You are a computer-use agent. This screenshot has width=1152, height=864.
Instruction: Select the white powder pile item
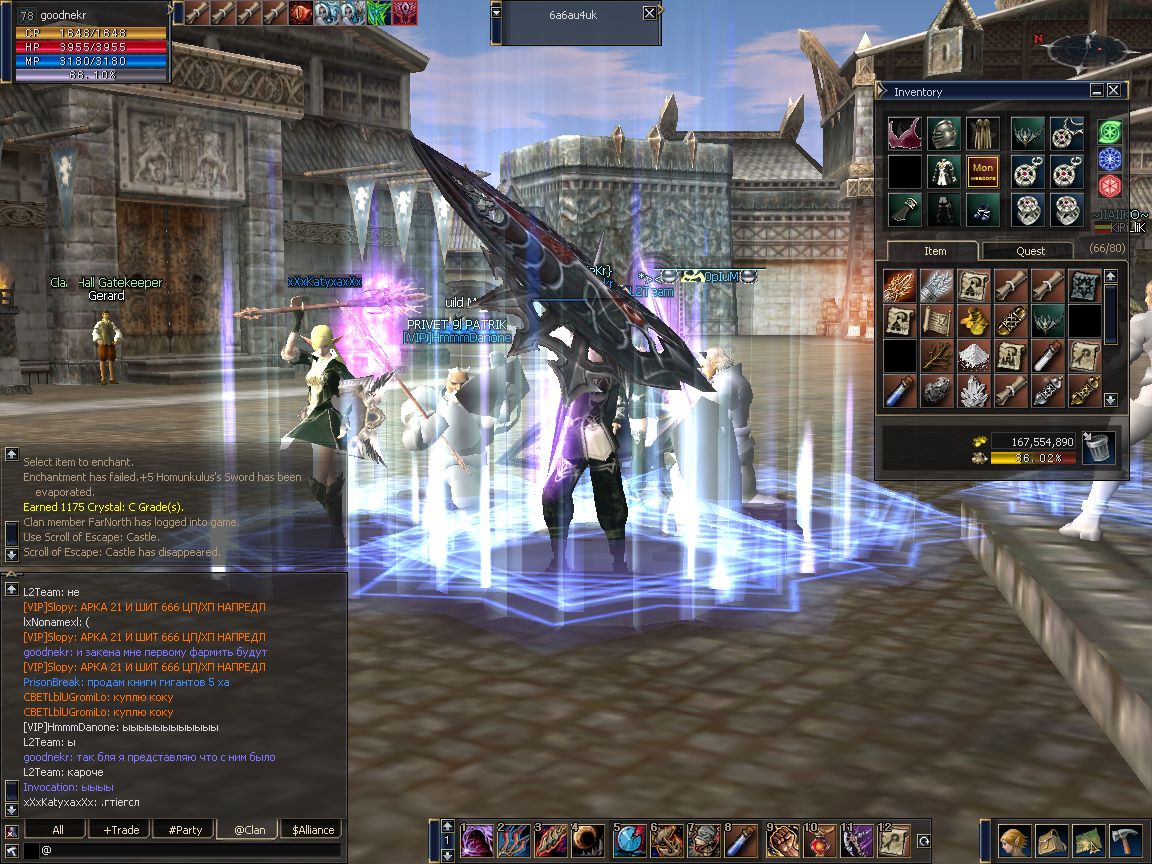pos(972,356)
